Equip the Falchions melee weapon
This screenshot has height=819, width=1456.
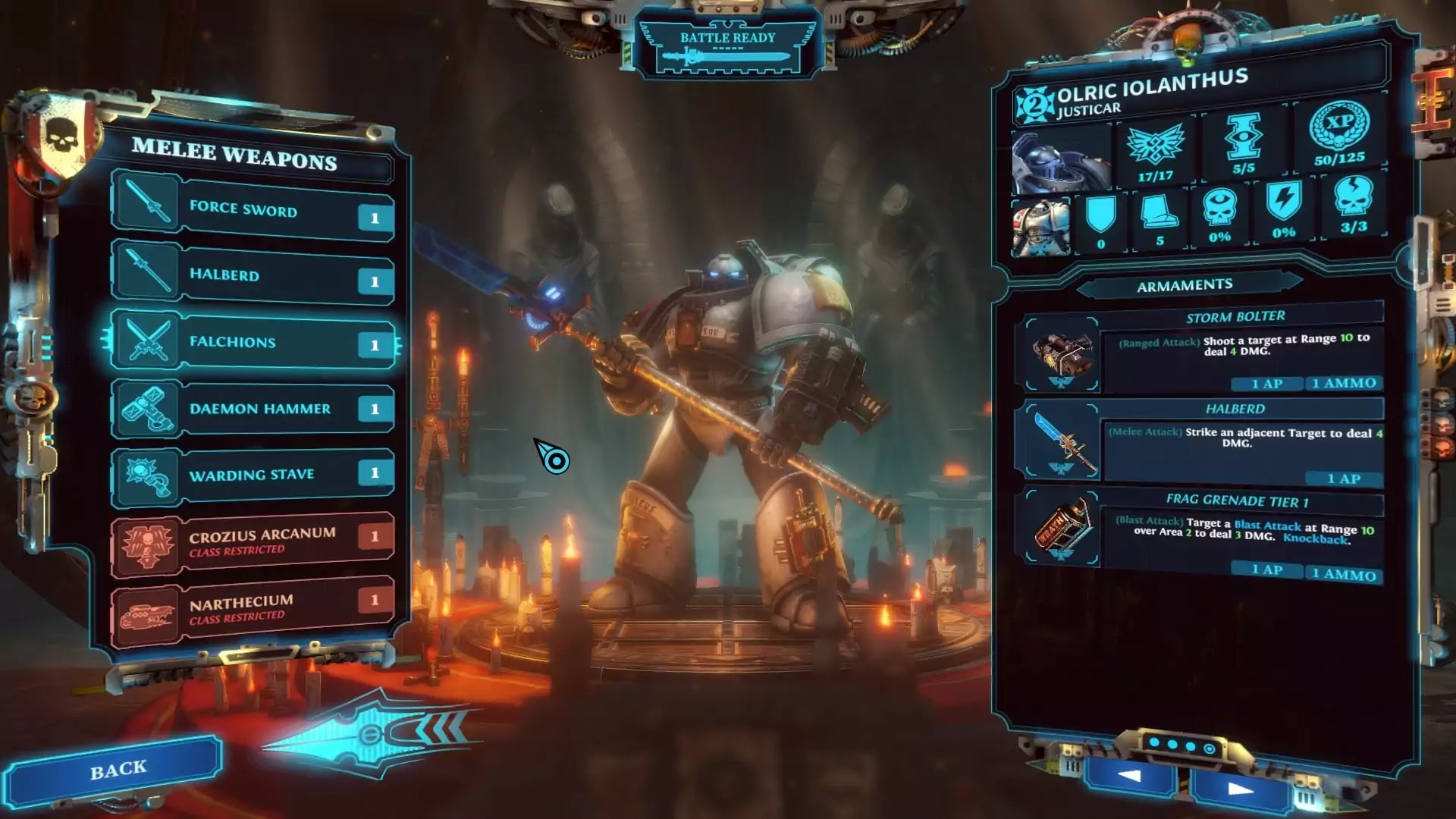coord(254,342)
